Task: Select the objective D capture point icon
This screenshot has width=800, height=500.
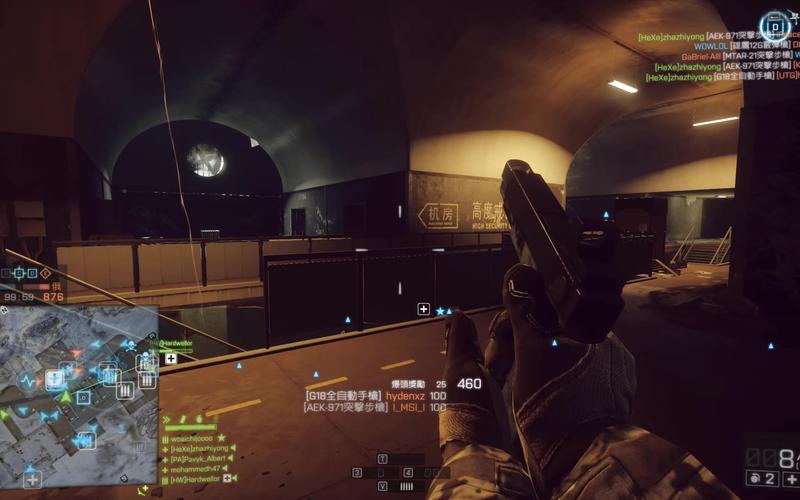Action: 773,25
